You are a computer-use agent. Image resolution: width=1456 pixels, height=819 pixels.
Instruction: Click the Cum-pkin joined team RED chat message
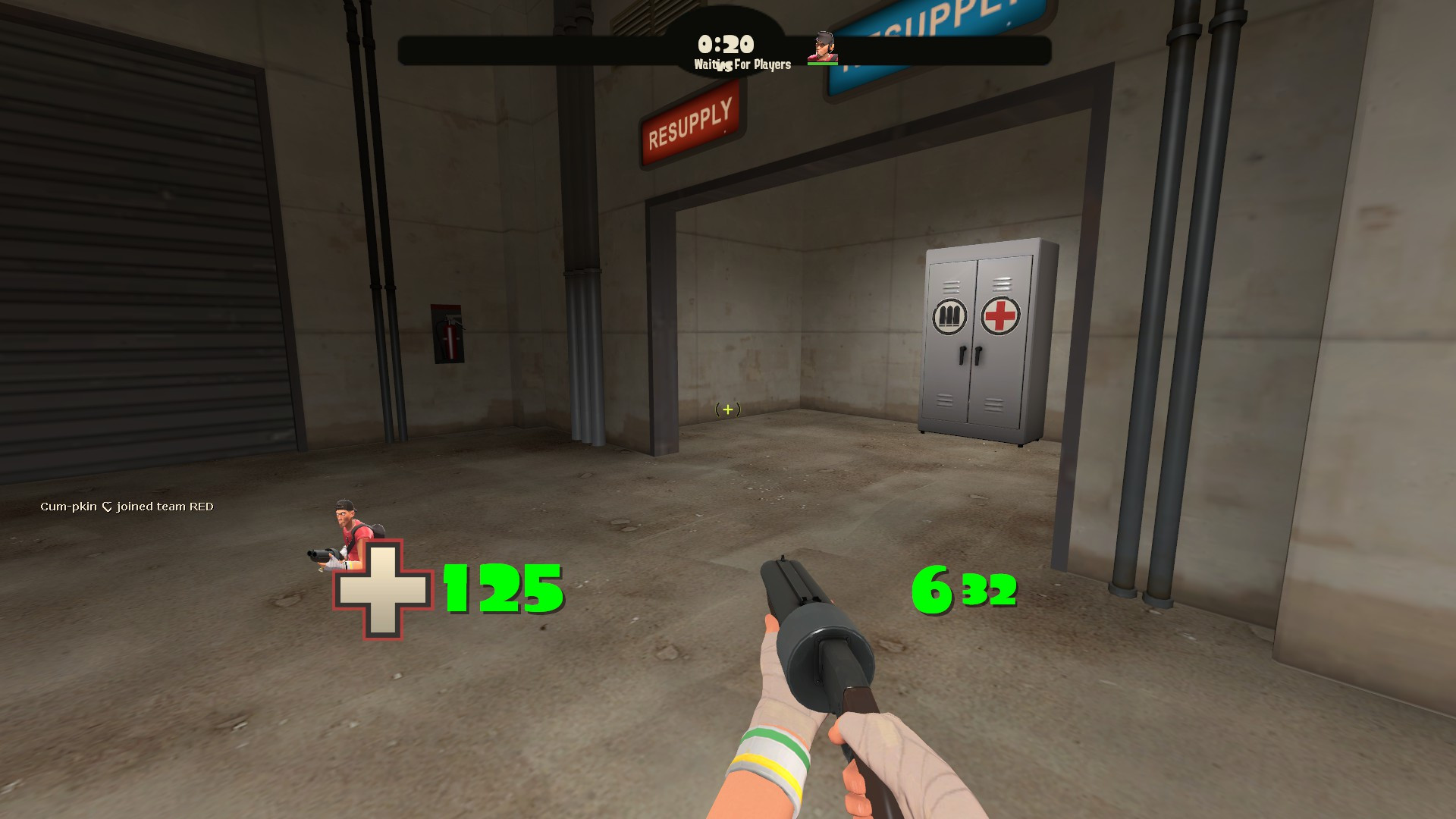127,506
